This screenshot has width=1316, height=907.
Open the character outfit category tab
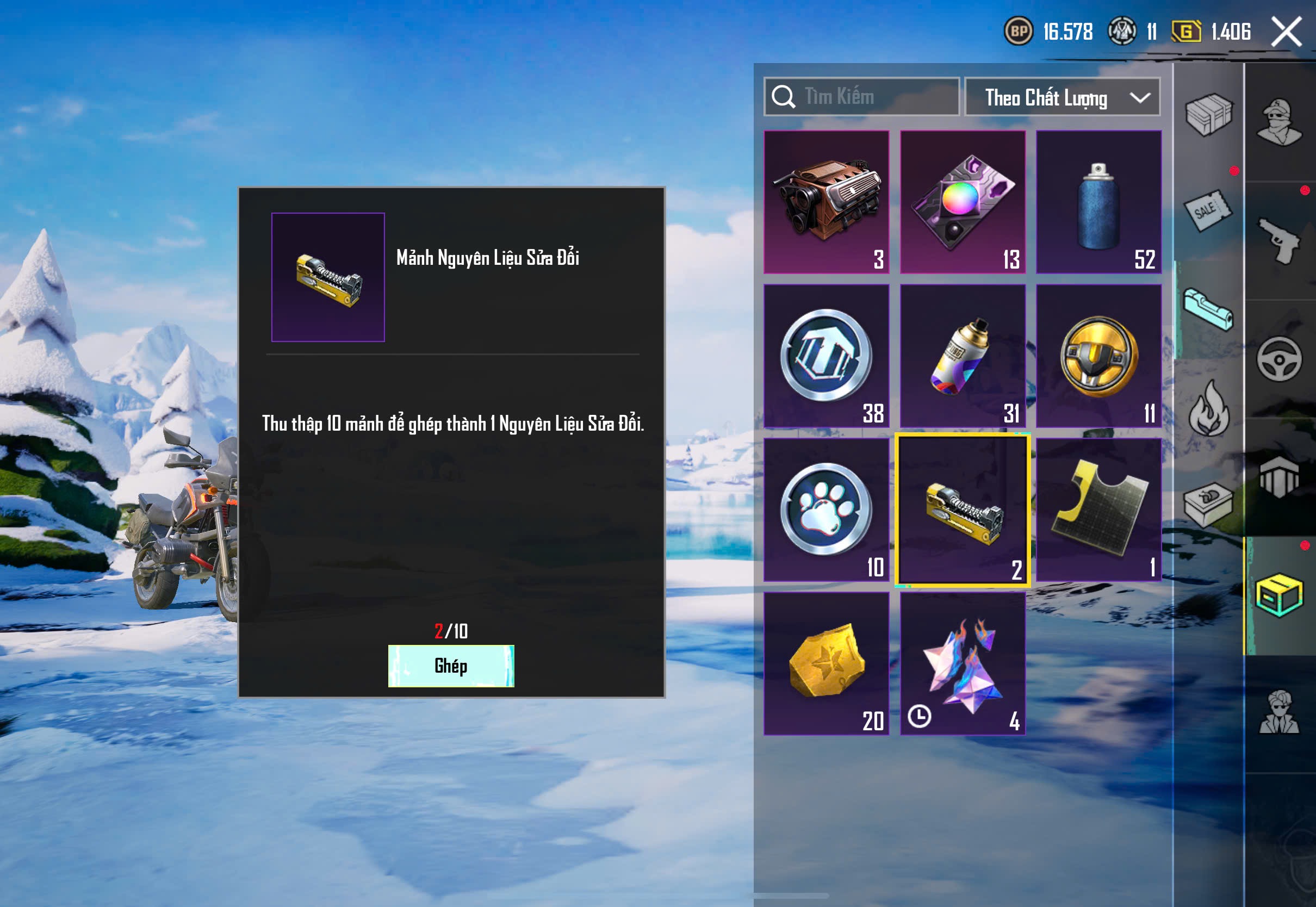1279,122
